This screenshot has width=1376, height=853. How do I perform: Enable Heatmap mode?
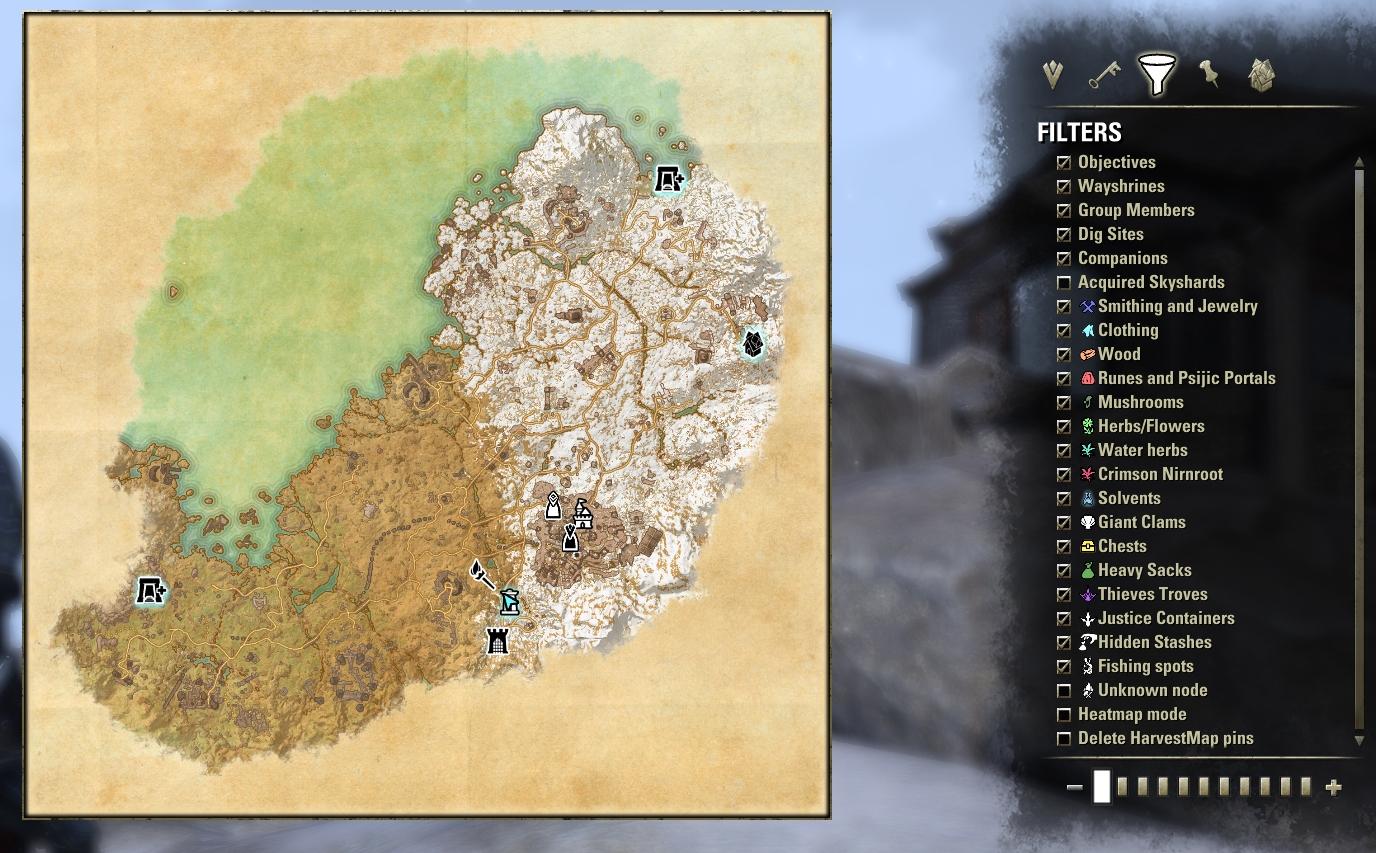point(1064,714)
